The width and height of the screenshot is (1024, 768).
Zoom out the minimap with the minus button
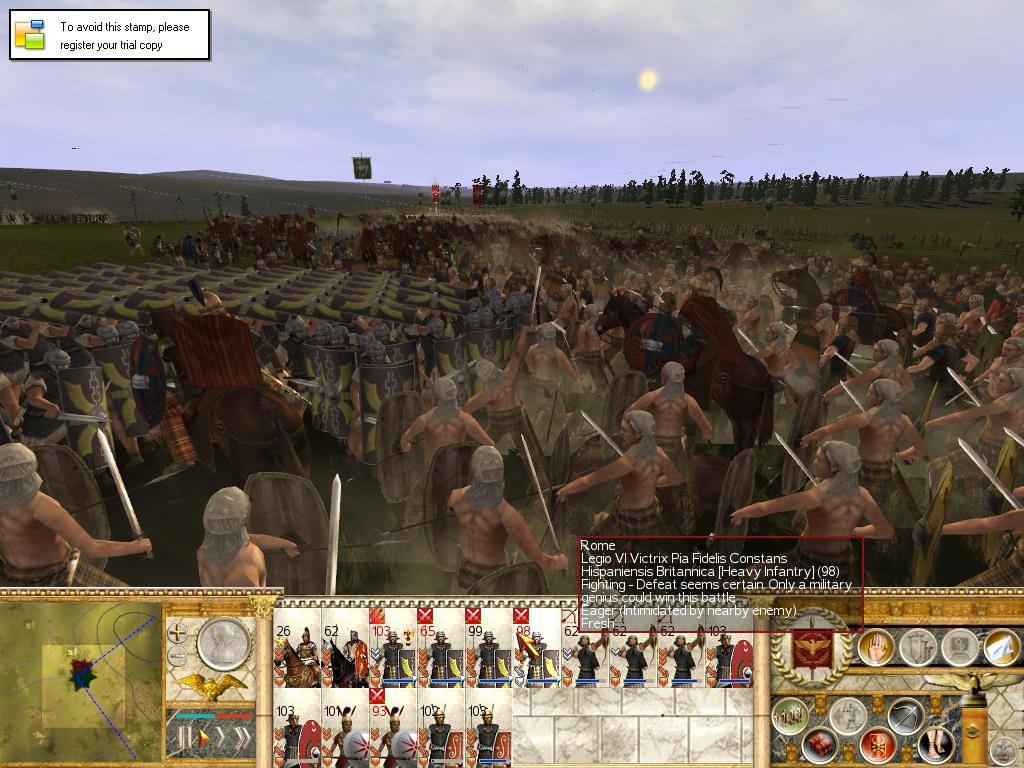click(x=177, y=657)
